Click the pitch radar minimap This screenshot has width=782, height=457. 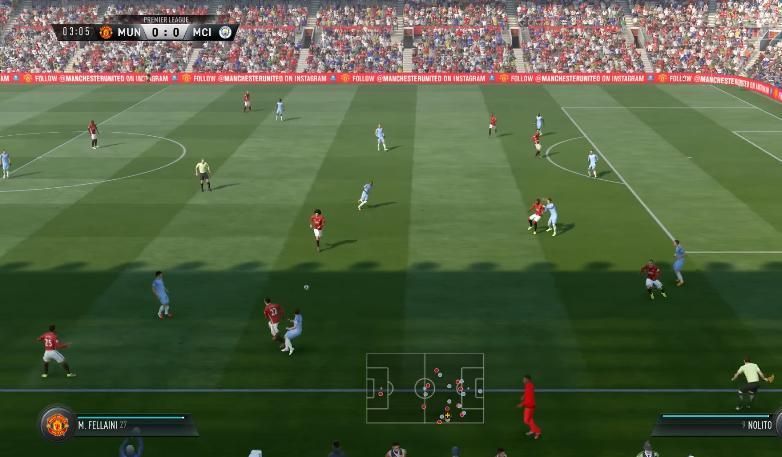point(425,388)
